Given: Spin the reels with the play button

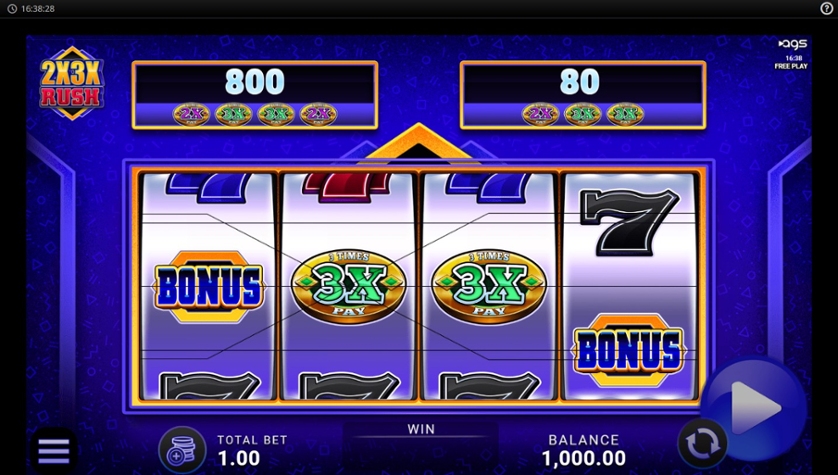Looking at the screenshot, I should (x=754, y=405).
